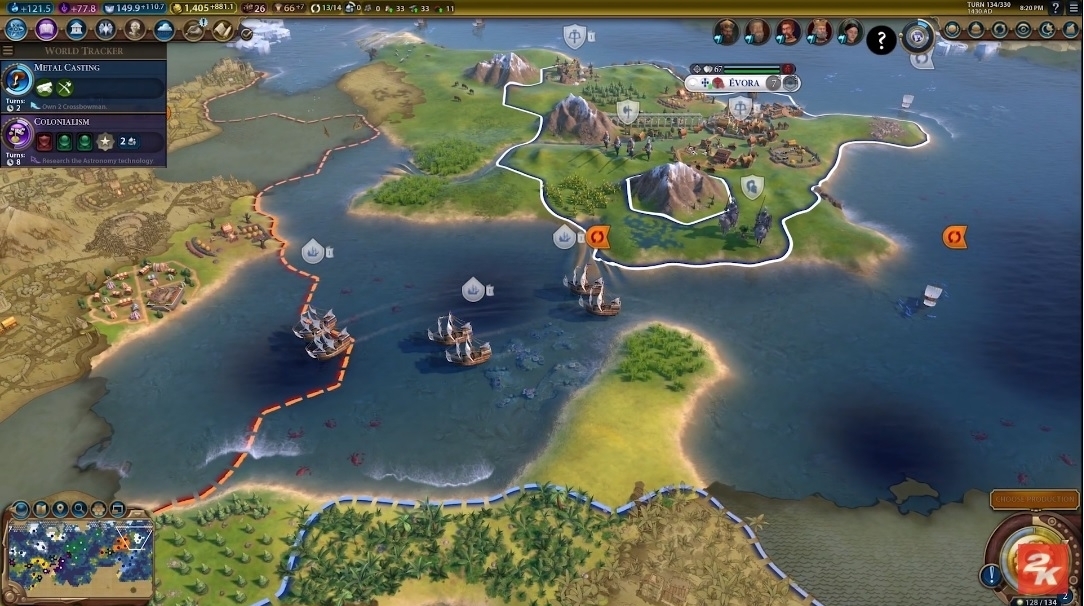
Task: Toggle the checkmark tracker button
Action: point(246,33)
